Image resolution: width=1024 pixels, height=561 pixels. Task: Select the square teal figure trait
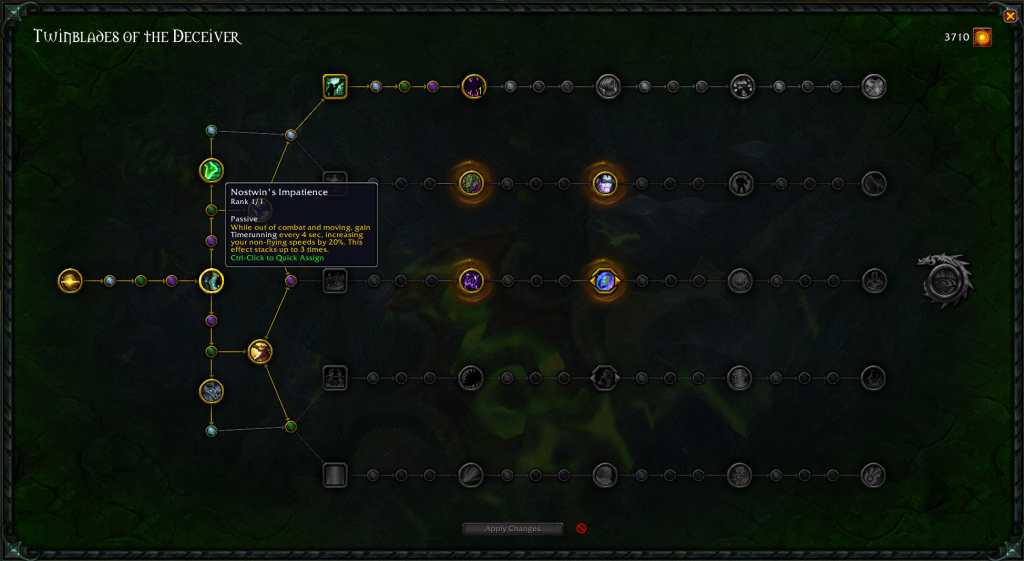[335, 86]
